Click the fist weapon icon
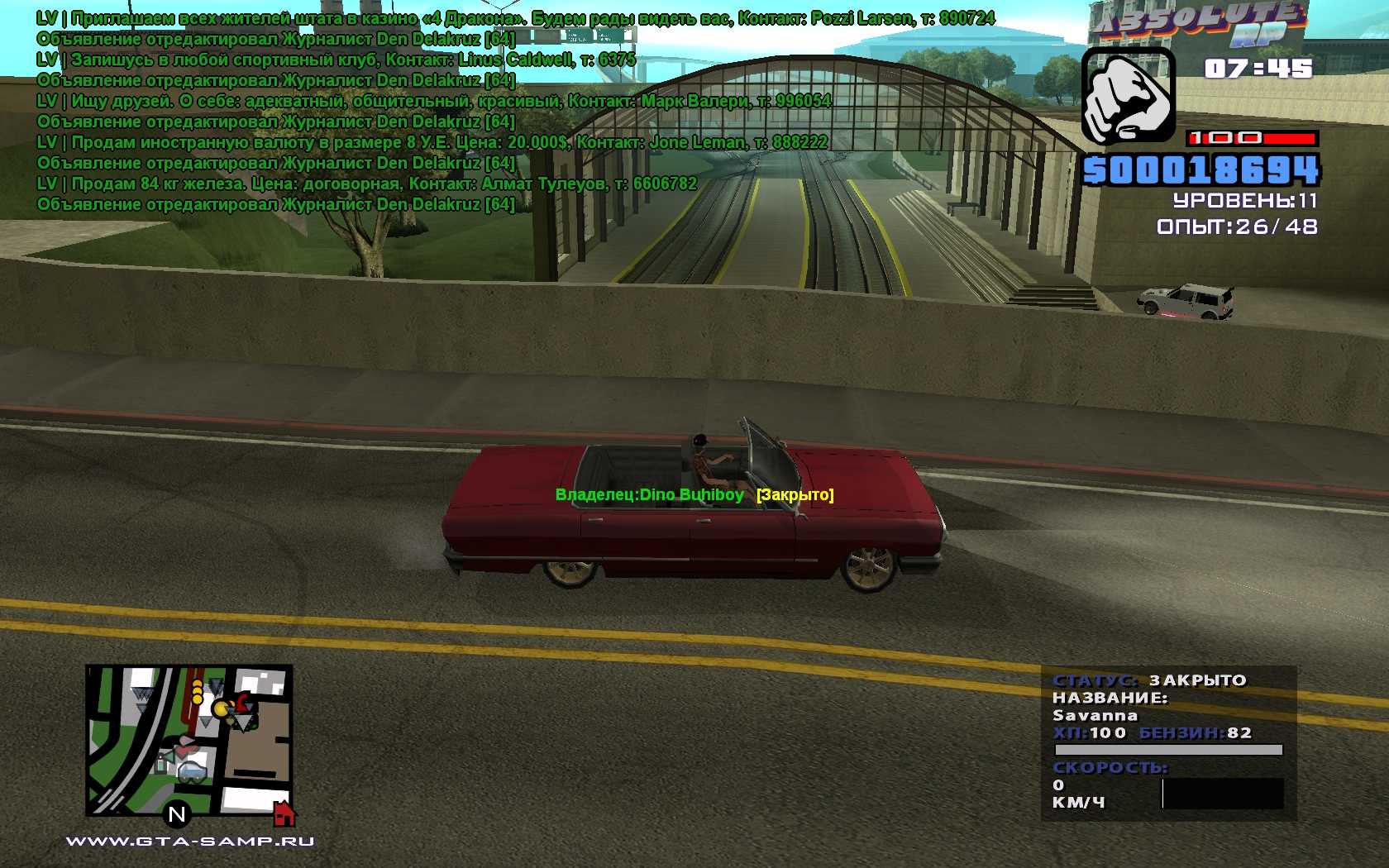 (1128, 96)
